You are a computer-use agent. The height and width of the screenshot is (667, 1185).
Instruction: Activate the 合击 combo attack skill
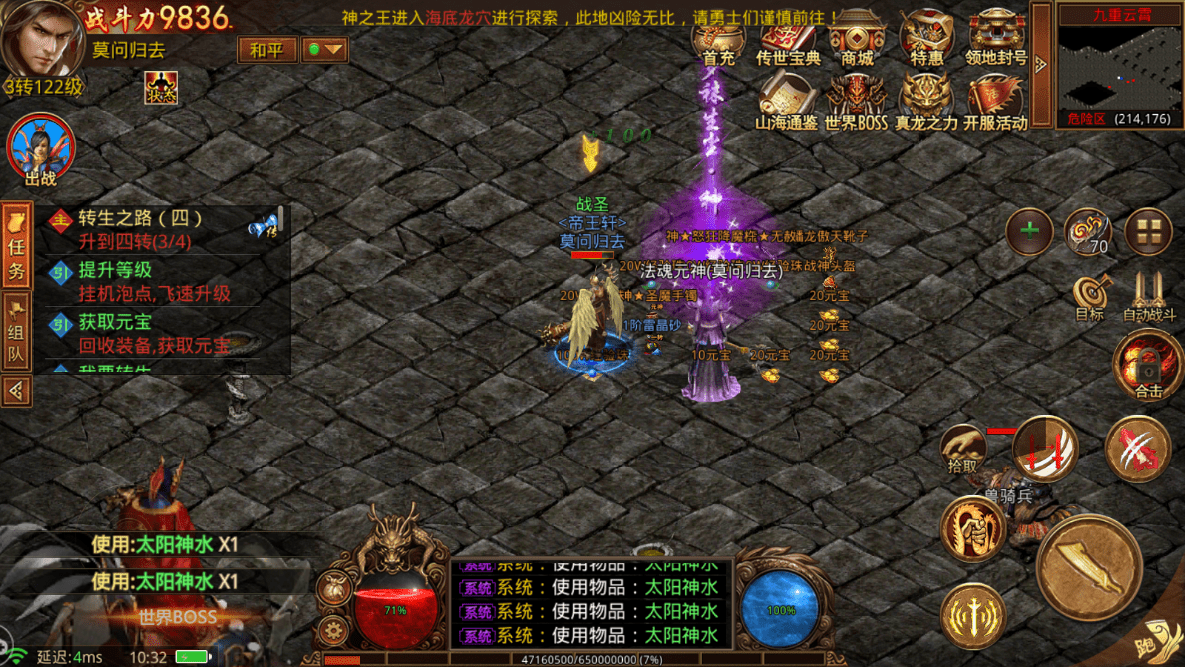1147,365
